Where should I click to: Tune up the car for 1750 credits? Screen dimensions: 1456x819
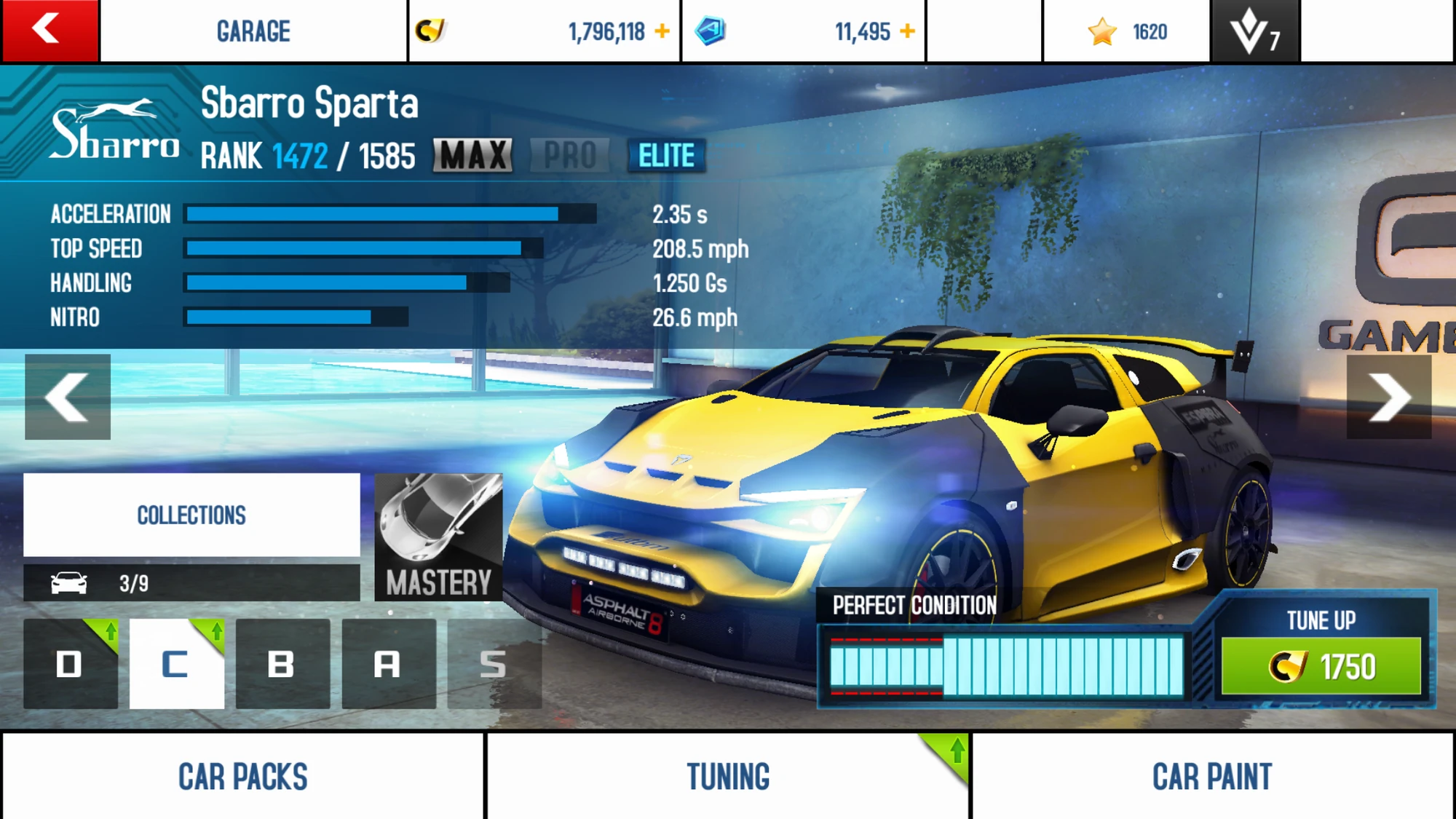pyautogui.click(x=1321, y=665)
